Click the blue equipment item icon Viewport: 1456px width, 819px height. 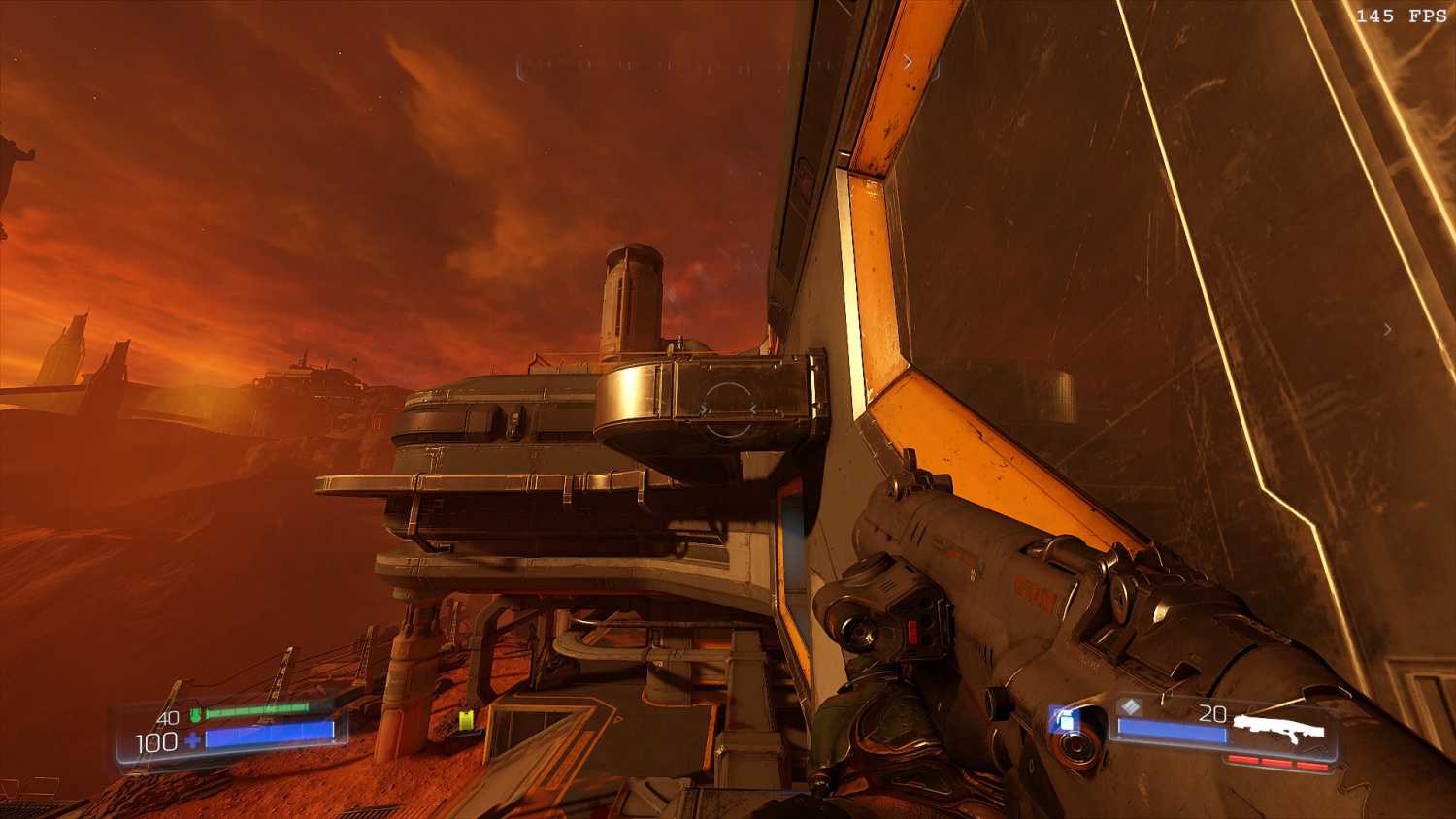(1067, 721)
